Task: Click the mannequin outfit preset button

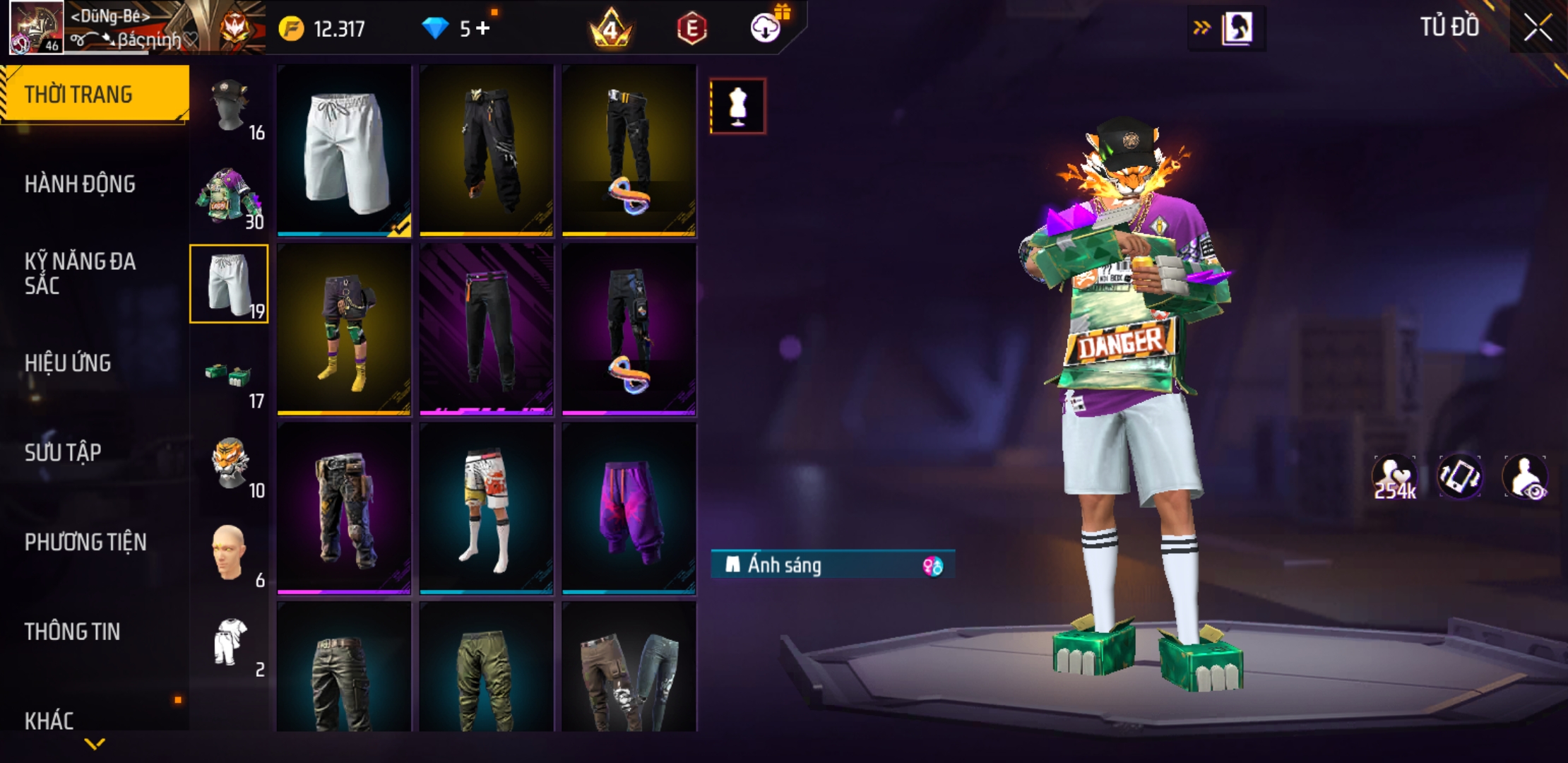Action: click(737, 106)
